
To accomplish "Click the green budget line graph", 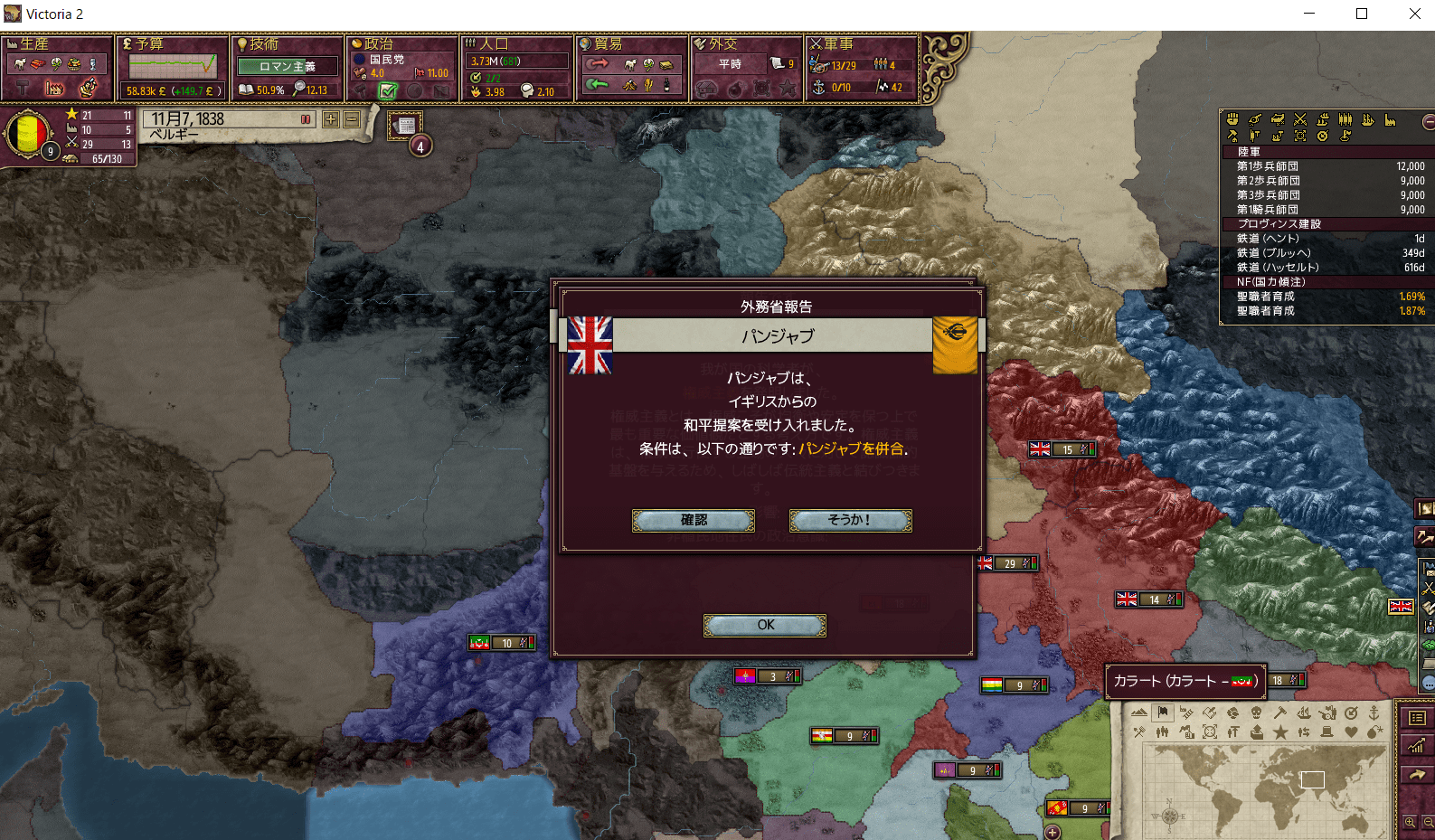I will (x=172, y=66).
